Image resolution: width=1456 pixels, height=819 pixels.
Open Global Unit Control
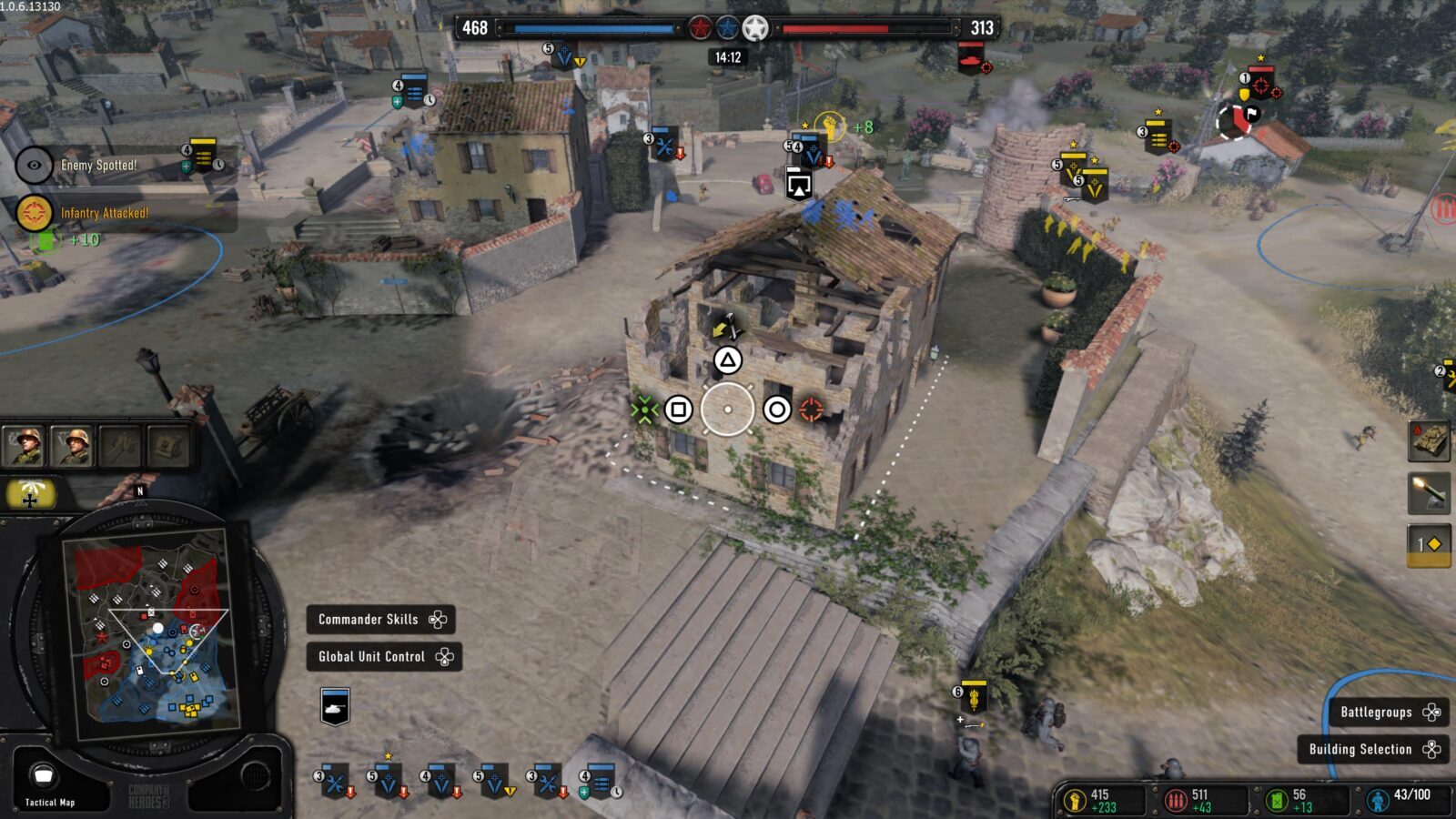[383, 657]
